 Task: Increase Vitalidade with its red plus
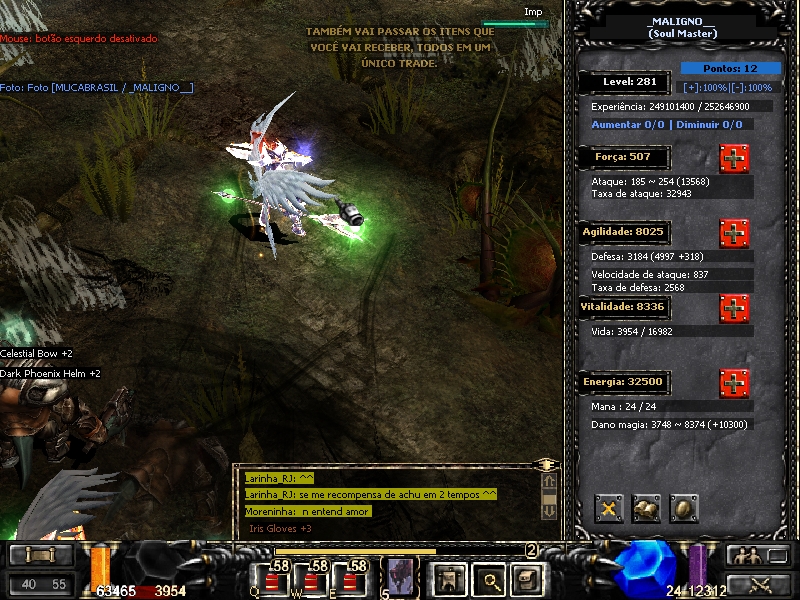(x=734, y=307)
